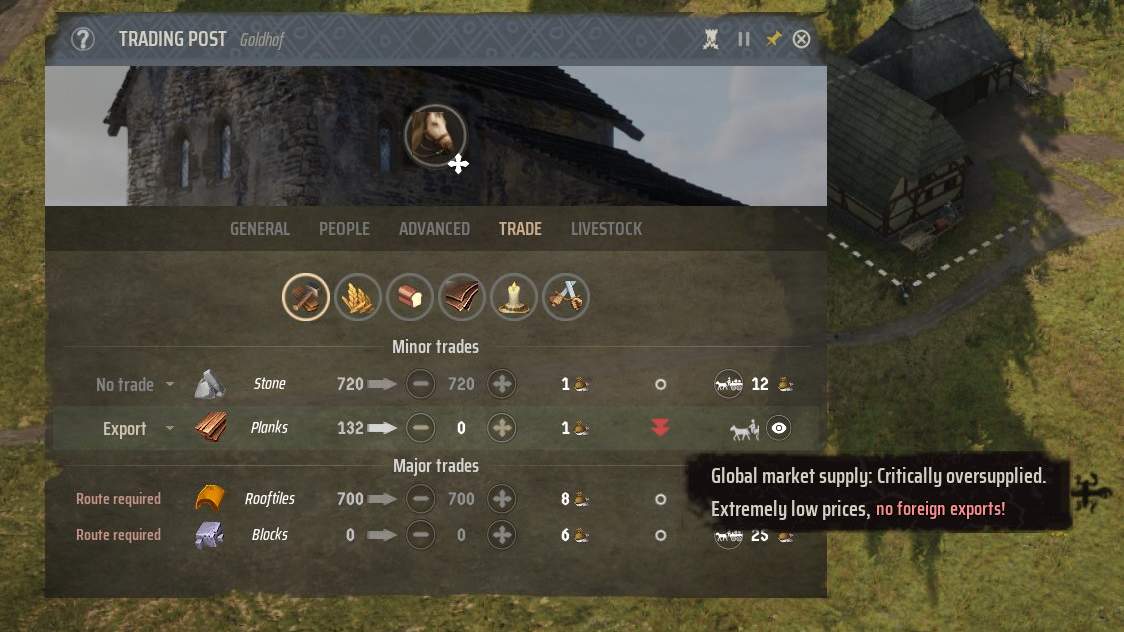This screenshot has height=632, width=1124.
Task: Choose the candle goods category
Action: click(514, 297)
